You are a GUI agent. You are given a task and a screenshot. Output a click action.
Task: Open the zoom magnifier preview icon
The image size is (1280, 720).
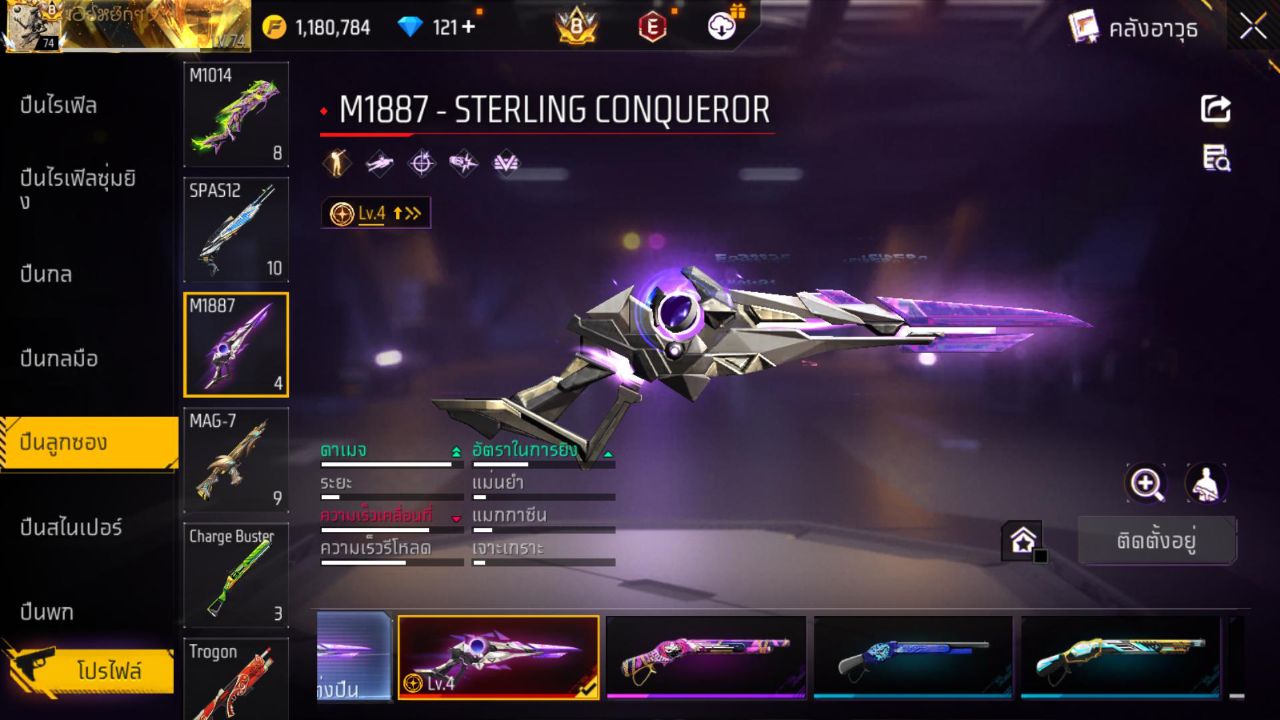click(x=1146, y=483)
